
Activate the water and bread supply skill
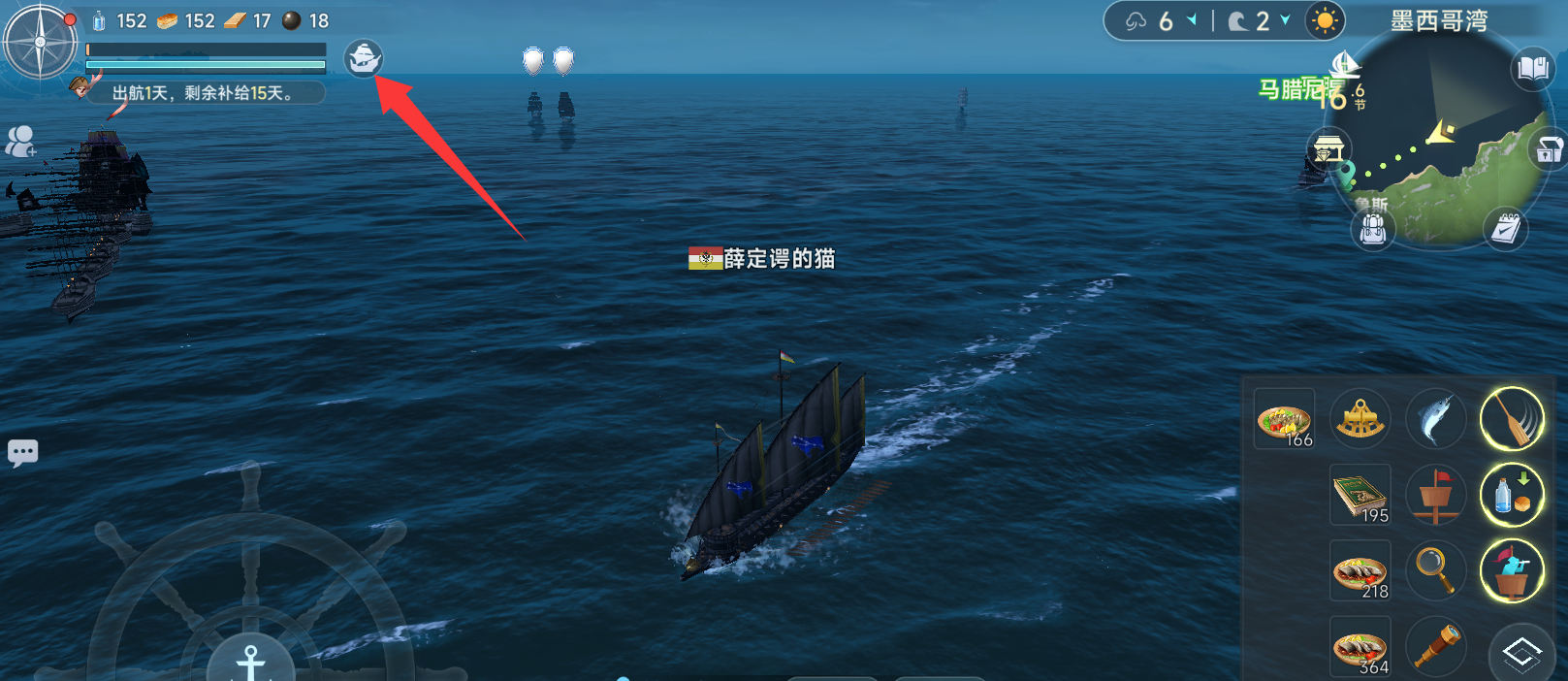click(x=1511, y=495)
